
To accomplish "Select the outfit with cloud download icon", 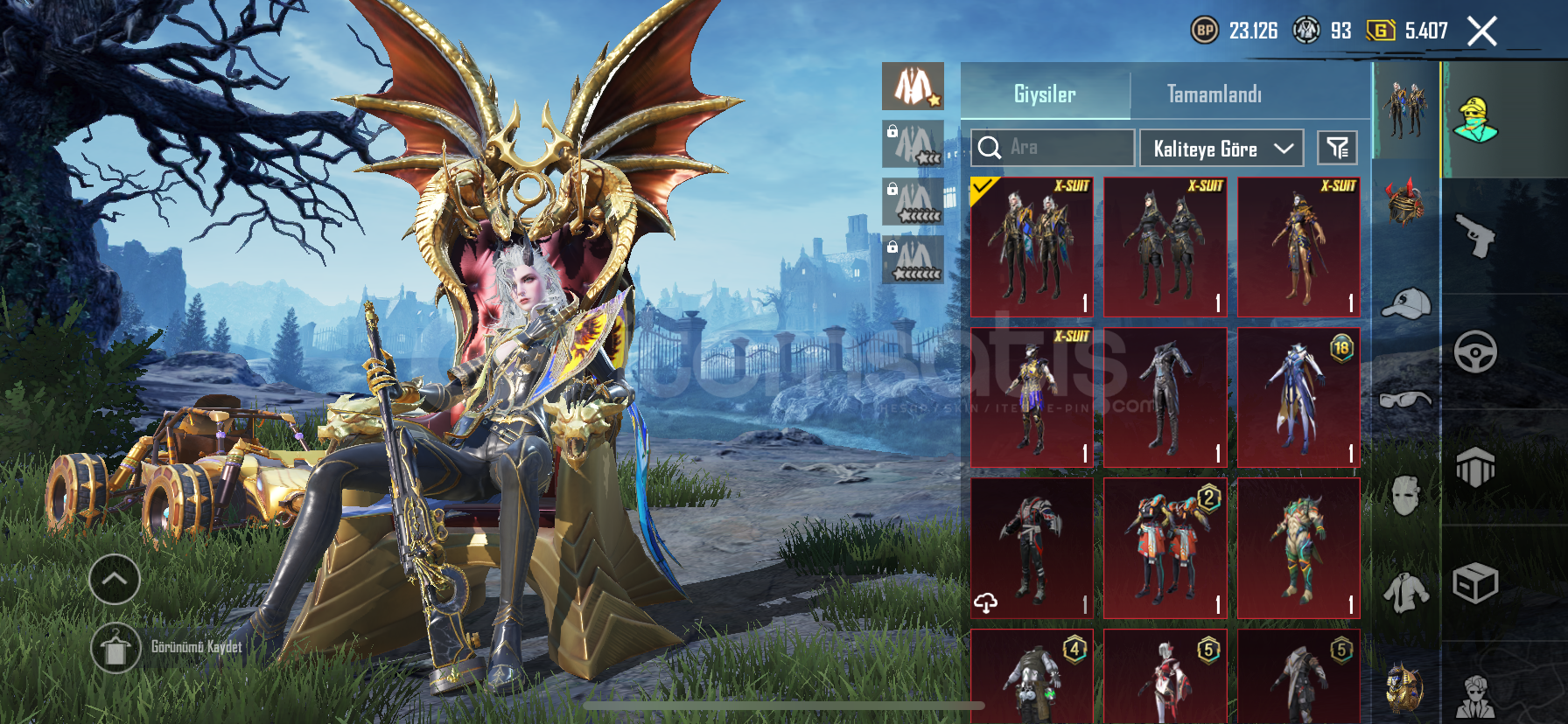I will coord(1032,548).
